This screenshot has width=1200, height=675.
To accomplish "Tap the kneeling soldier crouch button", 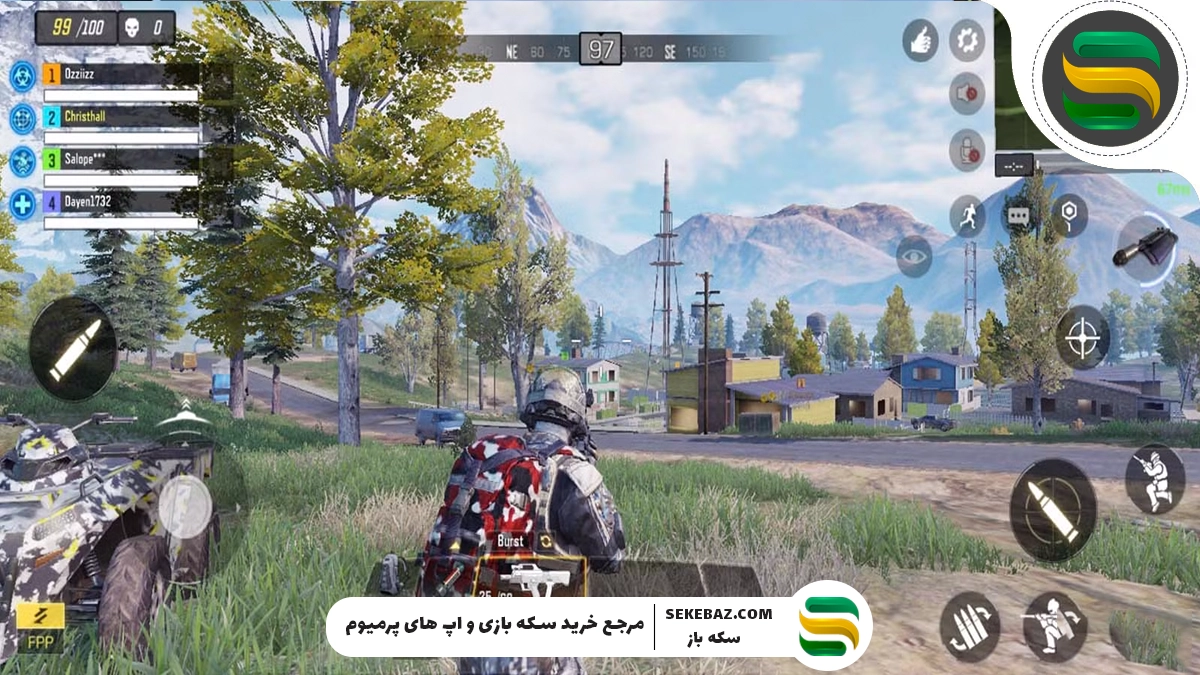I will click(x=1154, y=479).
